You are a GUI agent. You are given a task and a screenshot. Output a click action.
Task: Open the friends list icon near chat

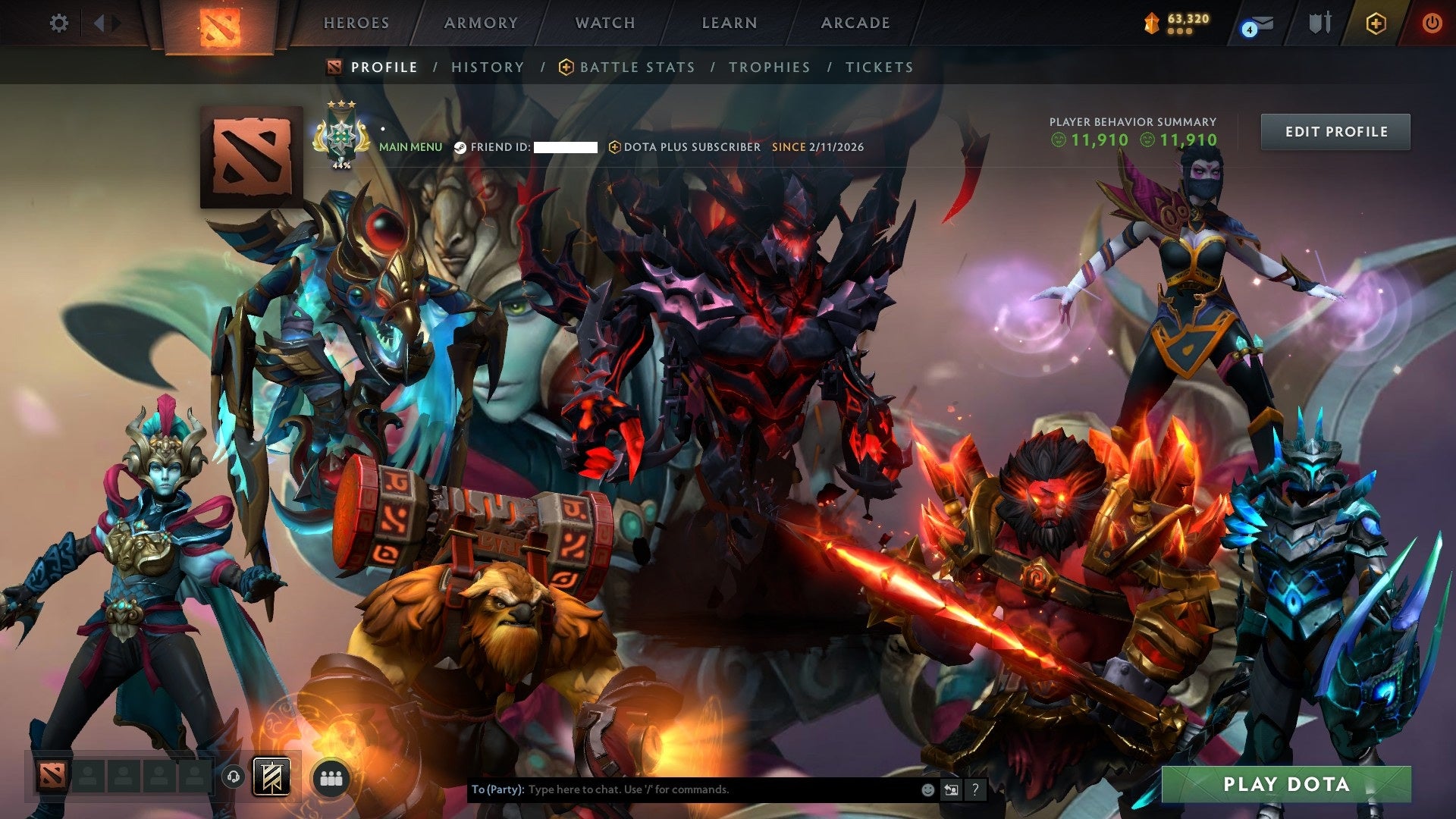[x=330, y=777]
